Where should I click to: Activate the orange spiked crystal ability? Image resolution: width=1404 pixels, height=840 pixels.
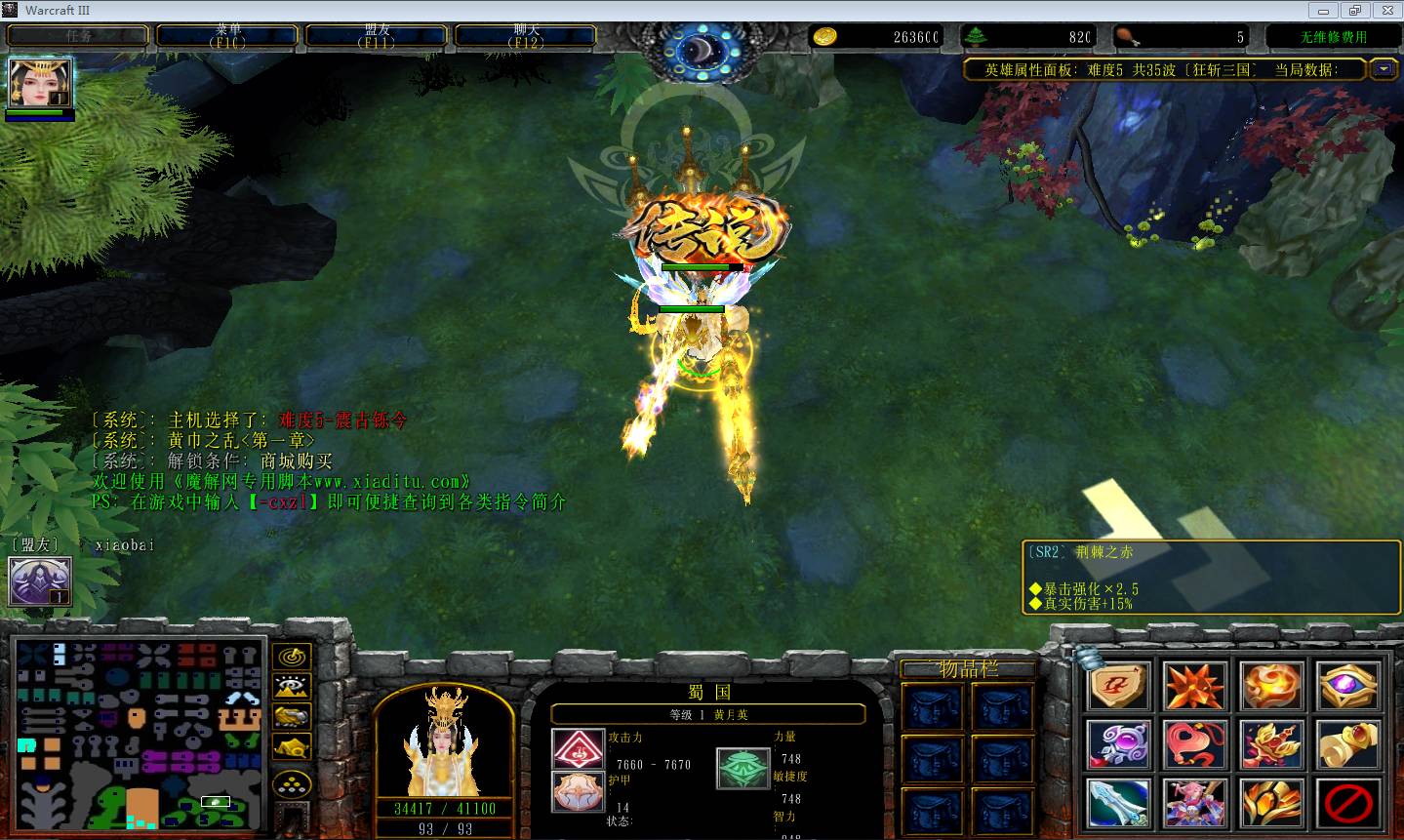(x=1195, y=686)
